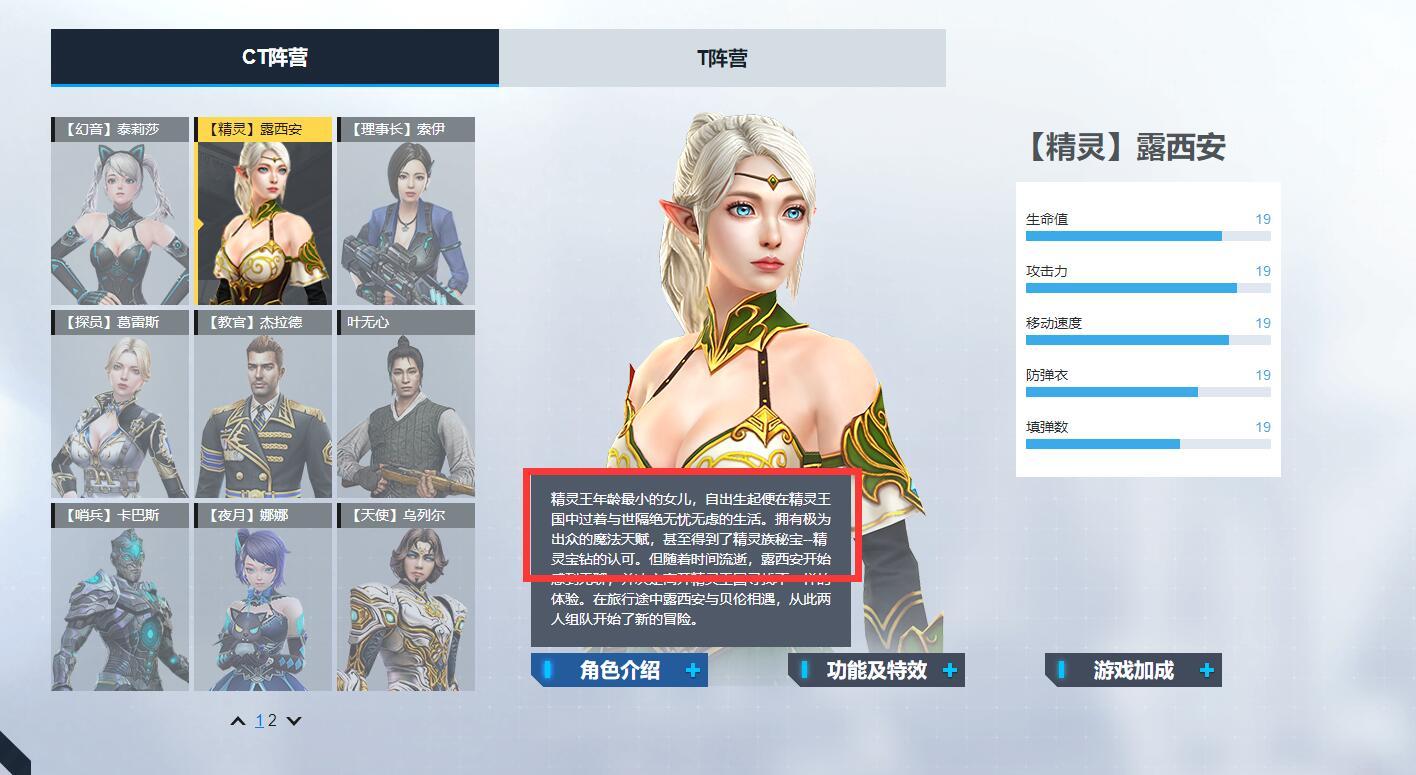
Task: Switch to the T阵营 tab
Action: click(x=723, y=59)
